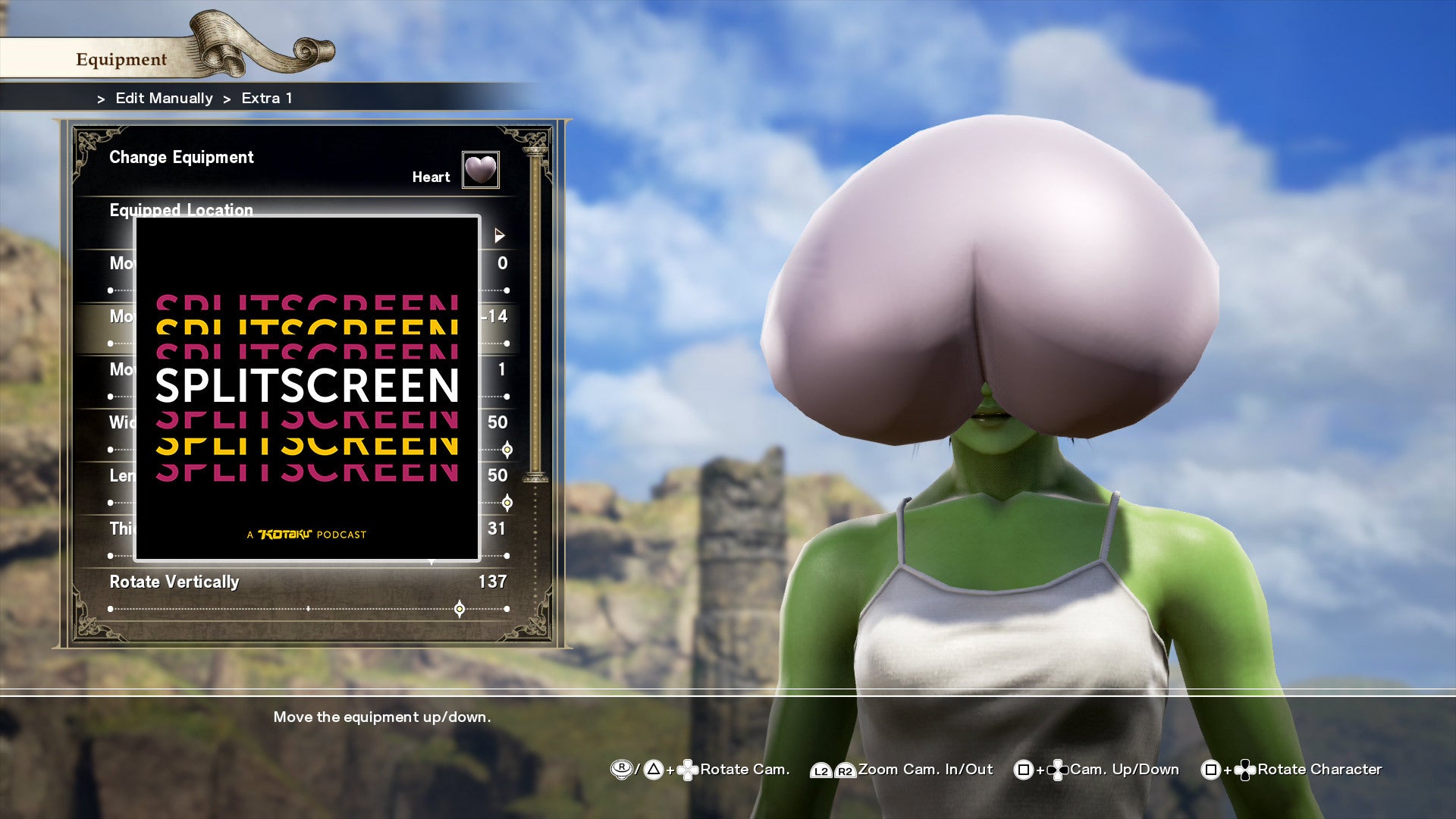Select the highlighted row showing -14

(x=303, y=317)
